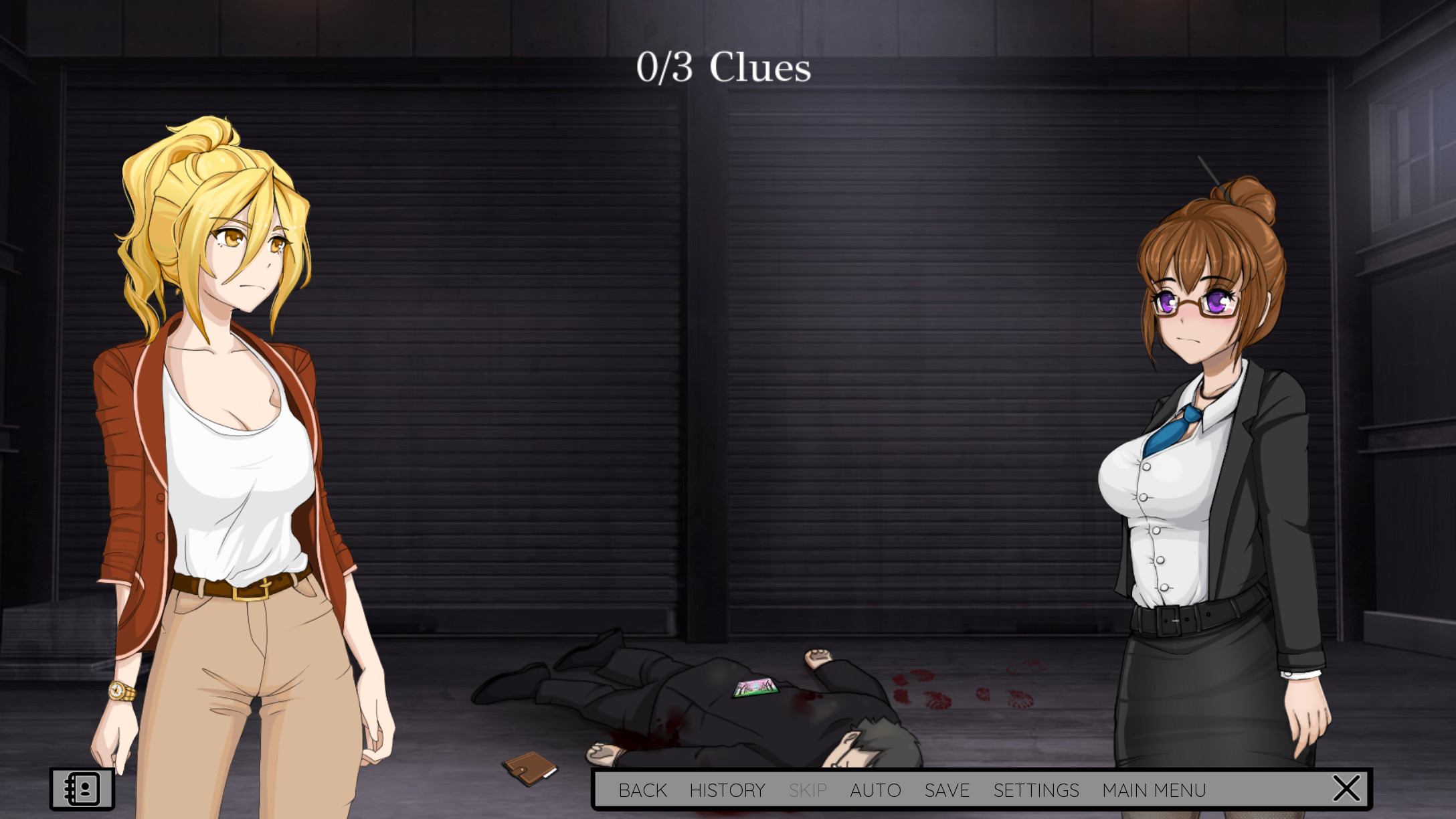This screenshot has height=819, width=1456.
Task: Toggle the quick menu closed with the X
Action: (1348, 788)
